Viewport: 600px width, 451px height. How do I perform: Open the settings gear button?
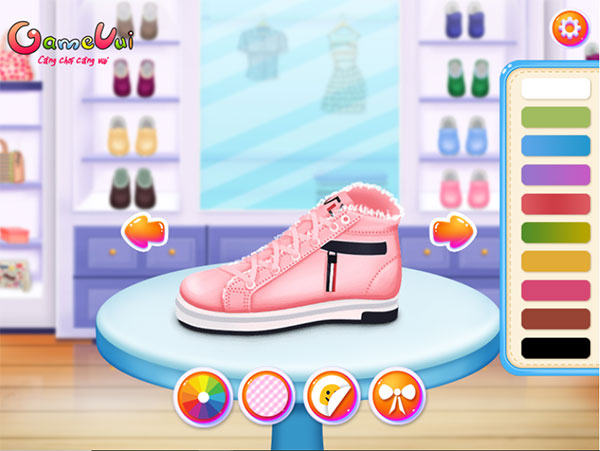pos(570,27)
